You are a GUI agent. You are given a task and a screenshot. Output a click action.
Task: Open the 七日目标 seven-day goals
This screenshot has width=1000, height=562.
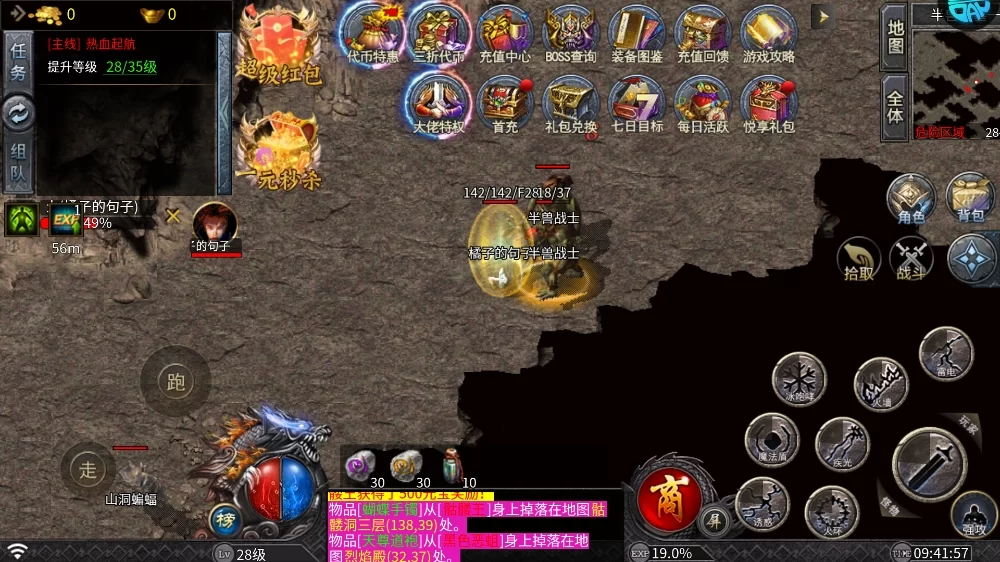pos(637,104)
